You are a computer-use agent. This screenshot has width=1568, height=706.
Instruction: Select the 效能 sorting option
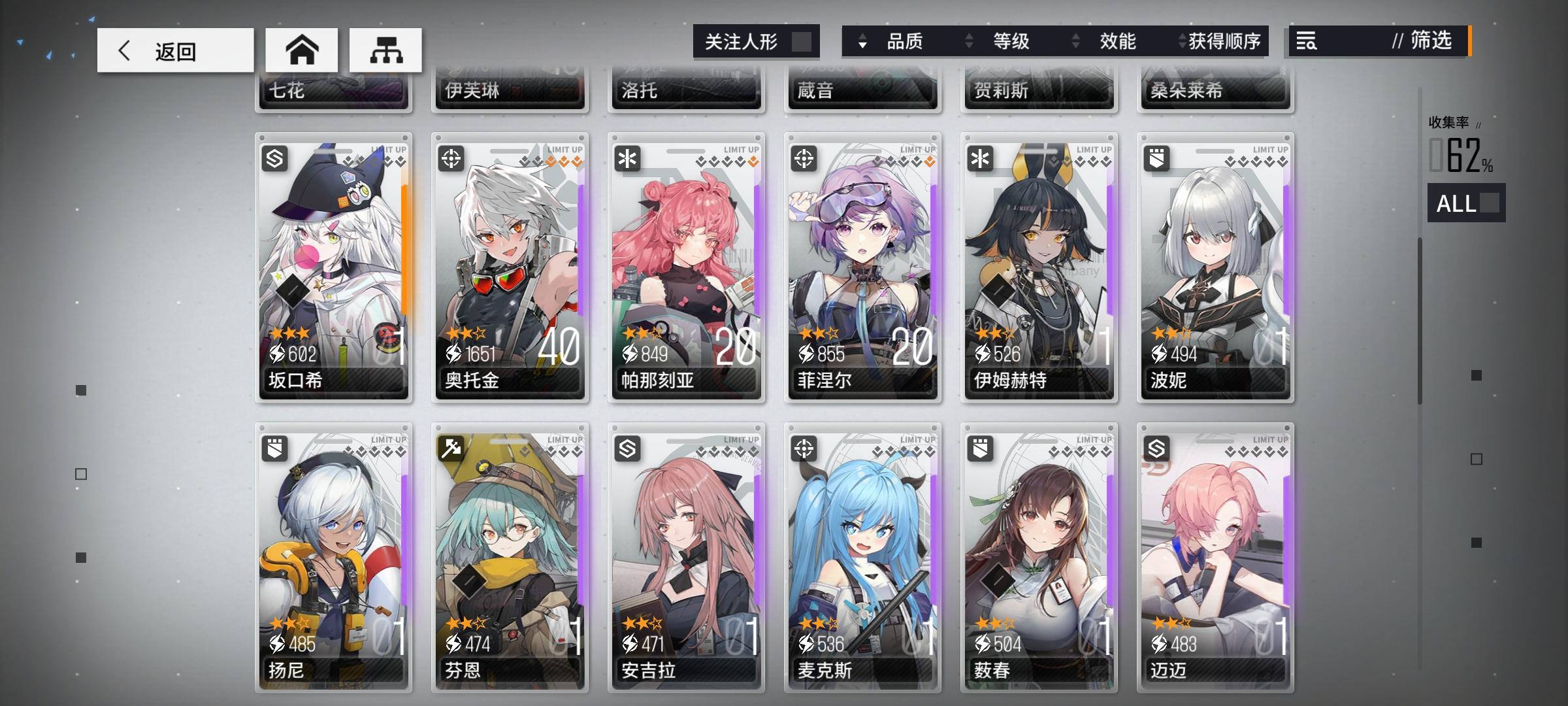point(1119,41)
